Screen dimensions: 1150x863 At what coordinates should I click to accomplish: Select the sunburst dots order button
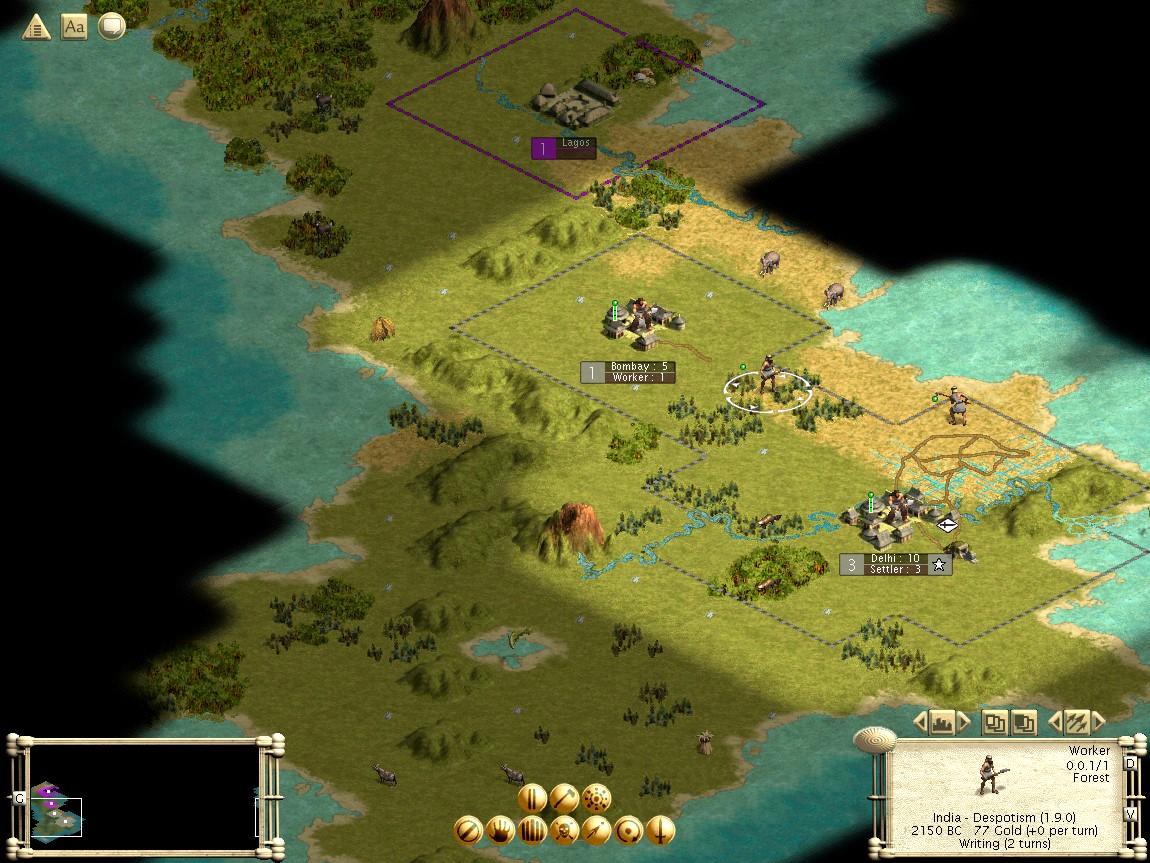tap(597, 798)
